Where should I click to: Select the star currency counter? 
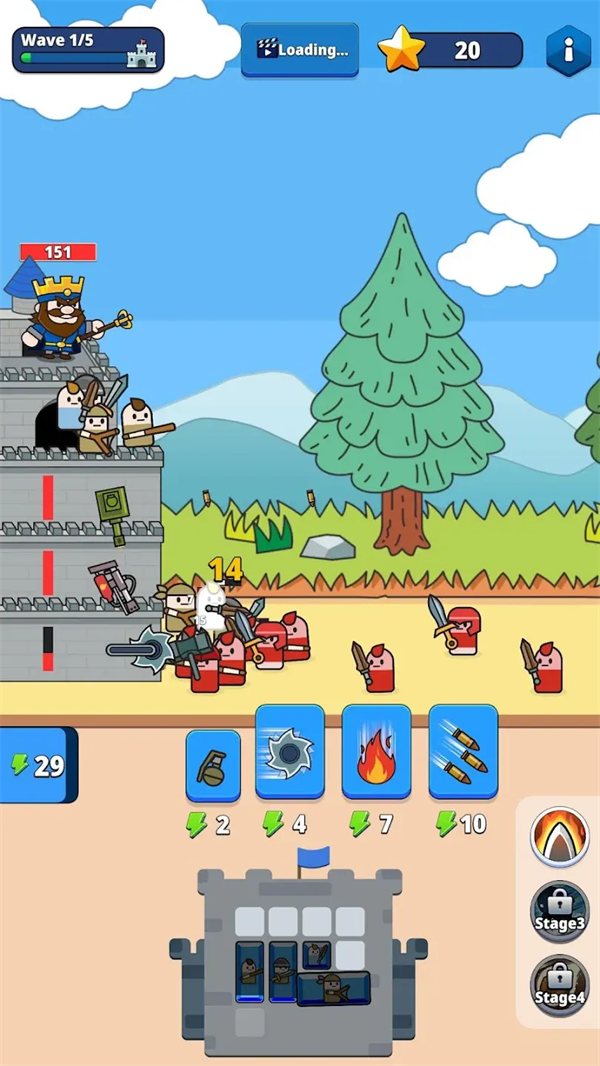click(x=451, y=50)
